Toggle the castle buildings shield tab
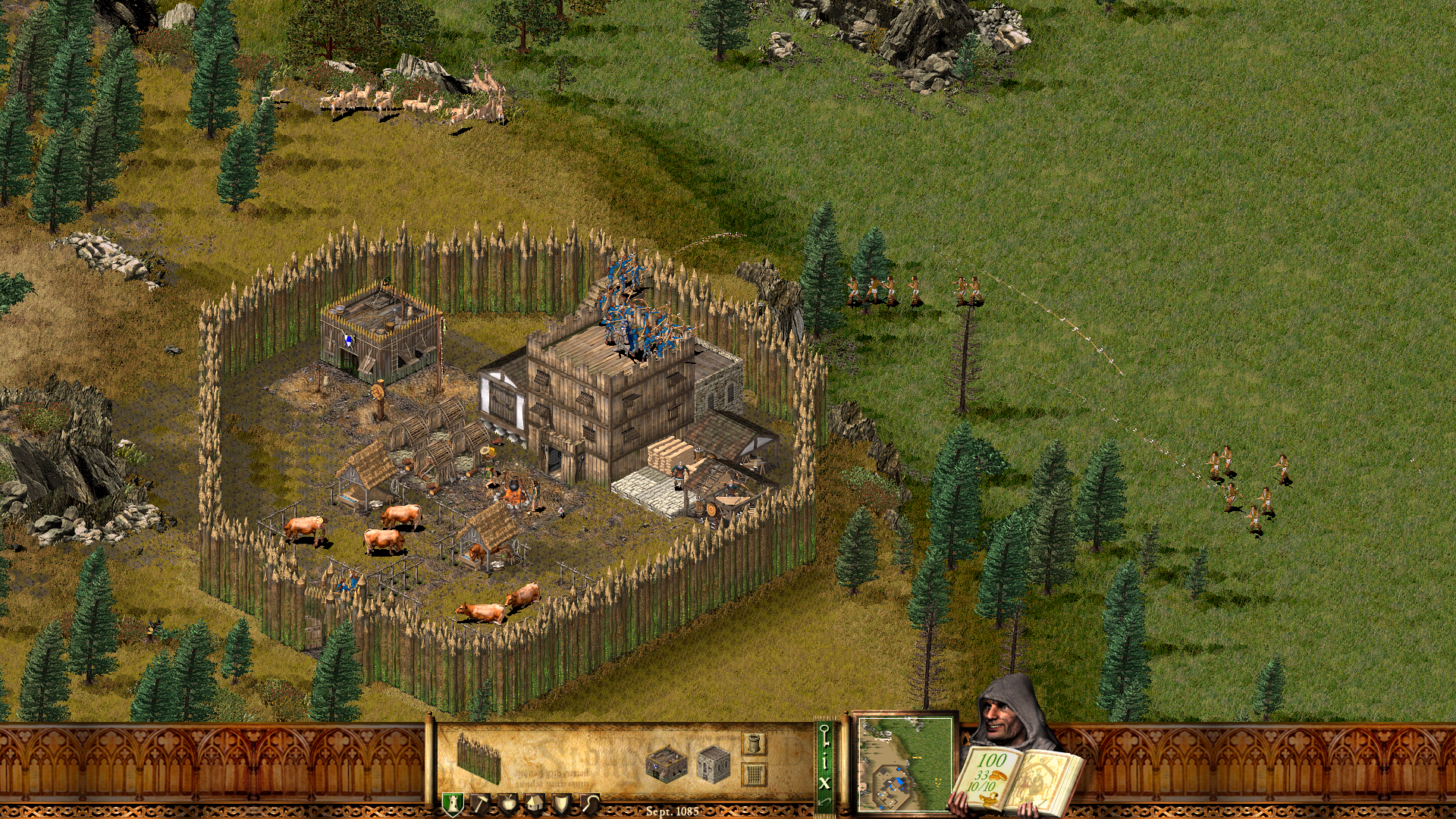The image size is (1456, 819). (453, 802)
